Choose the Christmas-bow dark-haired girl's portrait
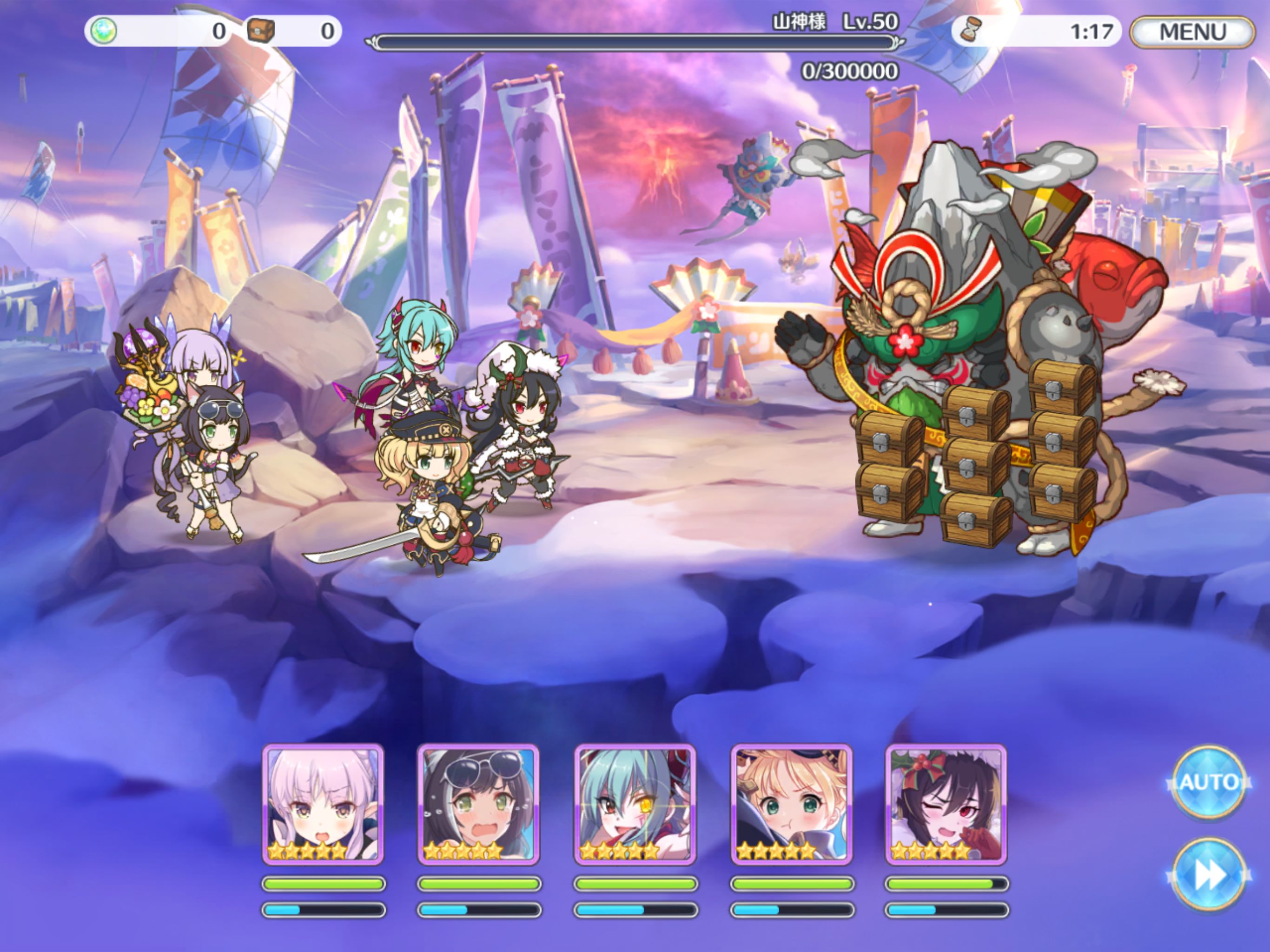This screenshot has height=952, width=1270. click(946, 804)
